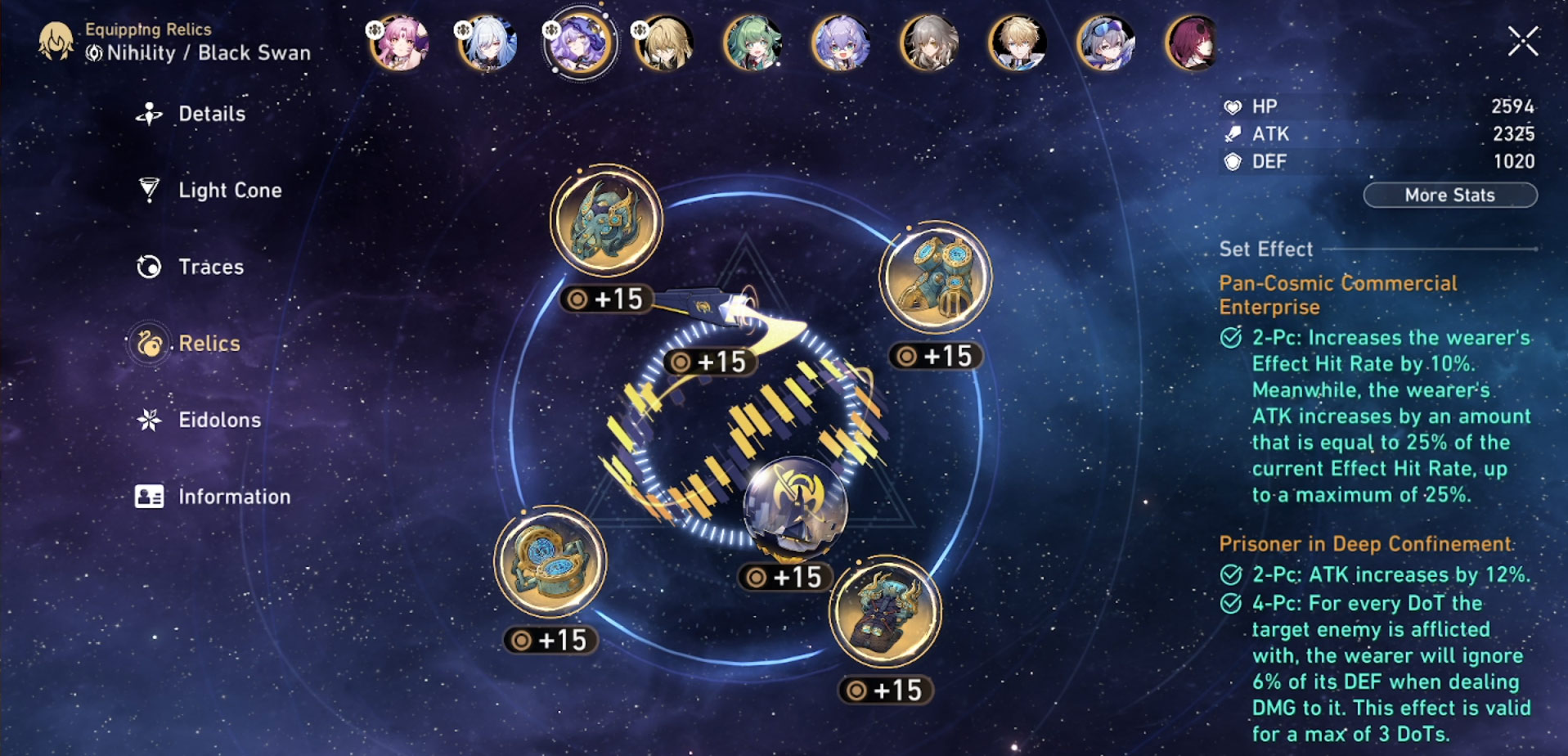Image resolution: width=1568 pixels, height=756 pixels.
Task: Inspect the planar sphere ornament
Action: click(x=795, y=509)
